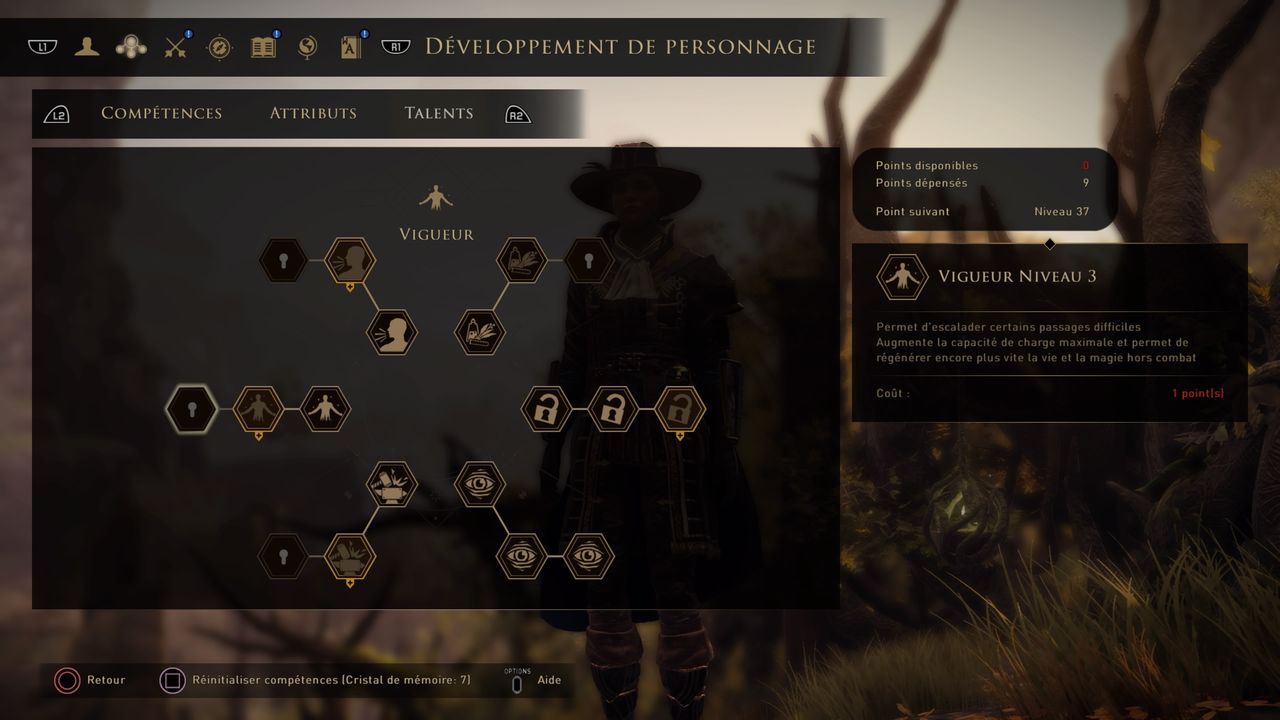Choose the dimmed padlock node with gold marker
This screenshot has height=720, width=1280.
(680, 409)
